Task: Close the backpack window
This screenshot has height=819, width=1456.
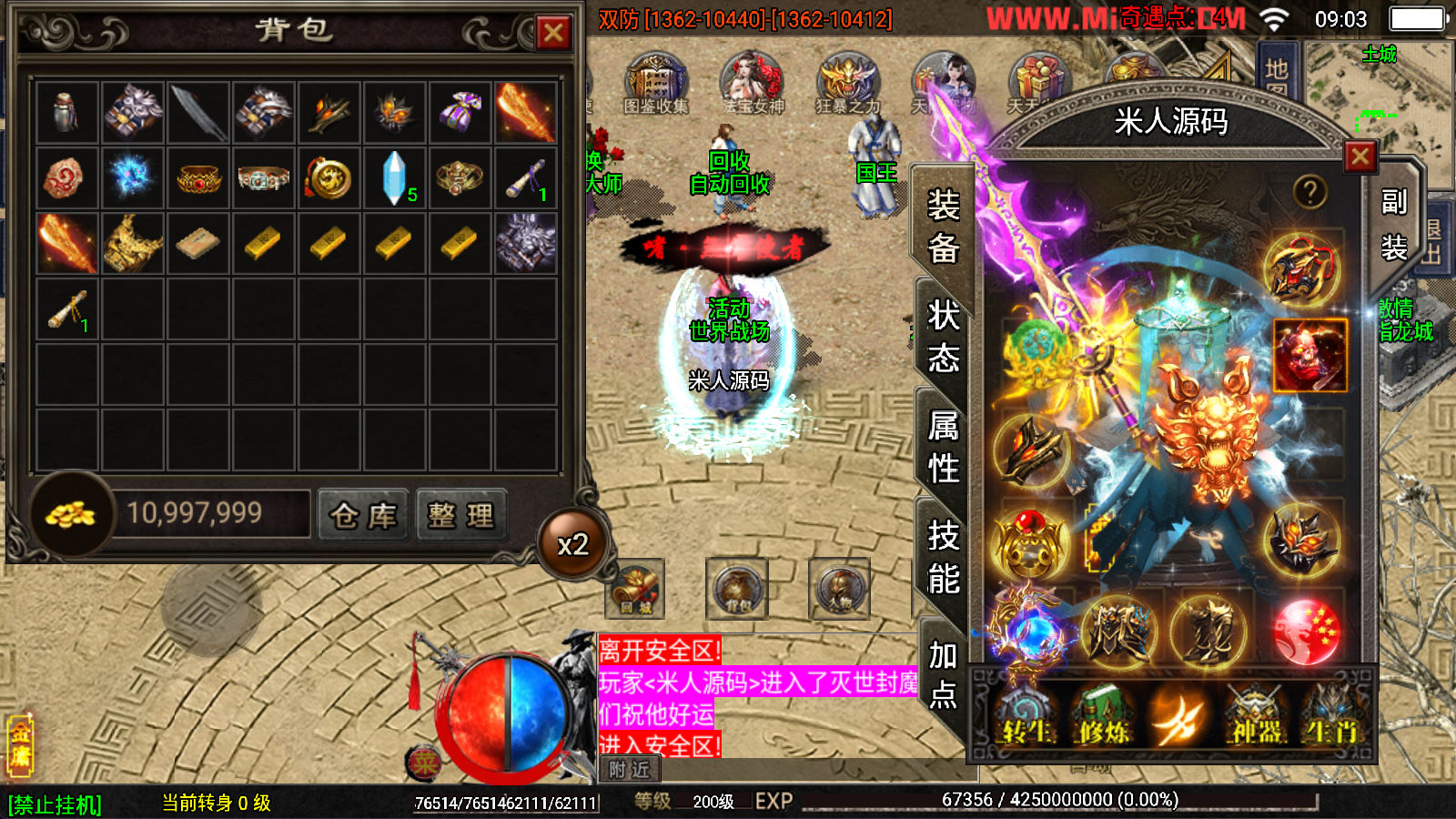Action: point(552,34)
